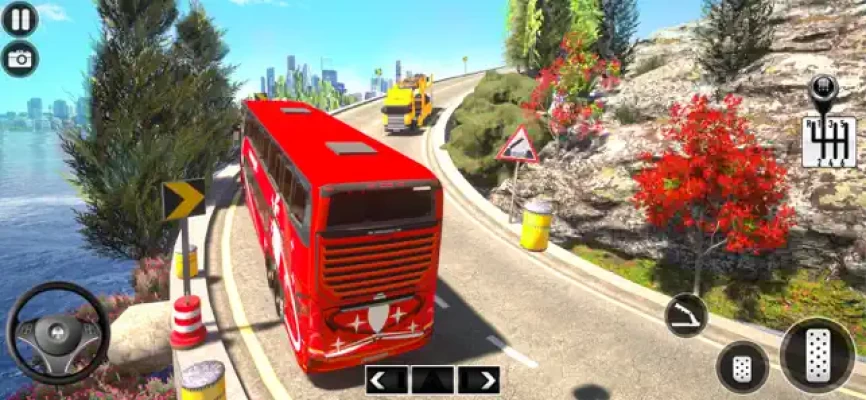Tap the camera view button
The height and width of the screenshot is (400, 866).
19,59
